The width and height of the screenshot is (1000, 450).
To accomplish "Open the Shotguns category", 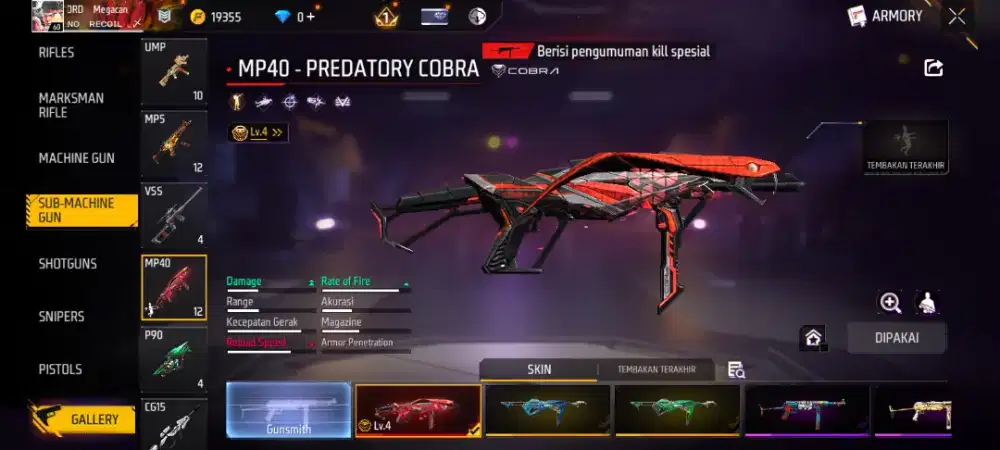I will pos(68,264).
